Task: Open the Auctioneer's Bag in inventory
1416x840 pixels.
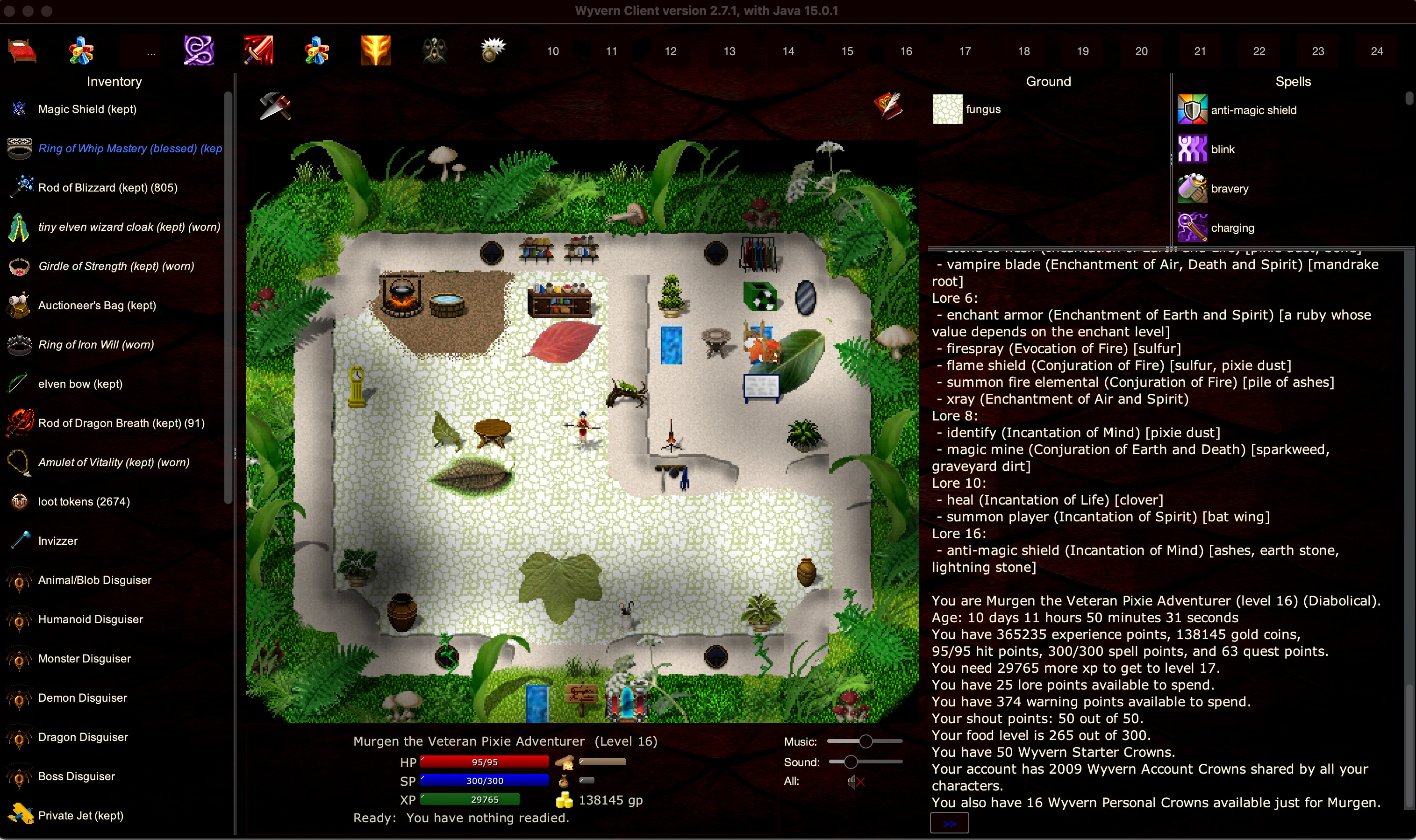Action: 96,305
